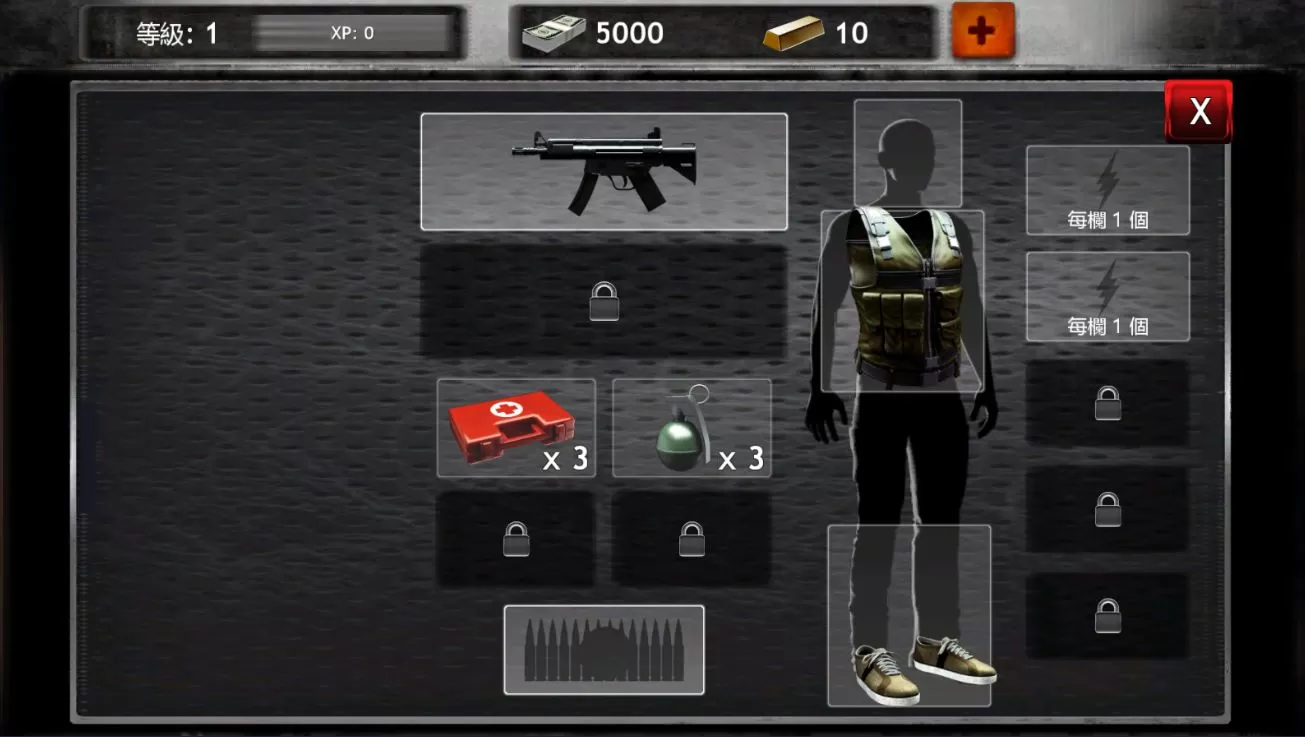Add more currency with the orange plus button

(982, 31)
